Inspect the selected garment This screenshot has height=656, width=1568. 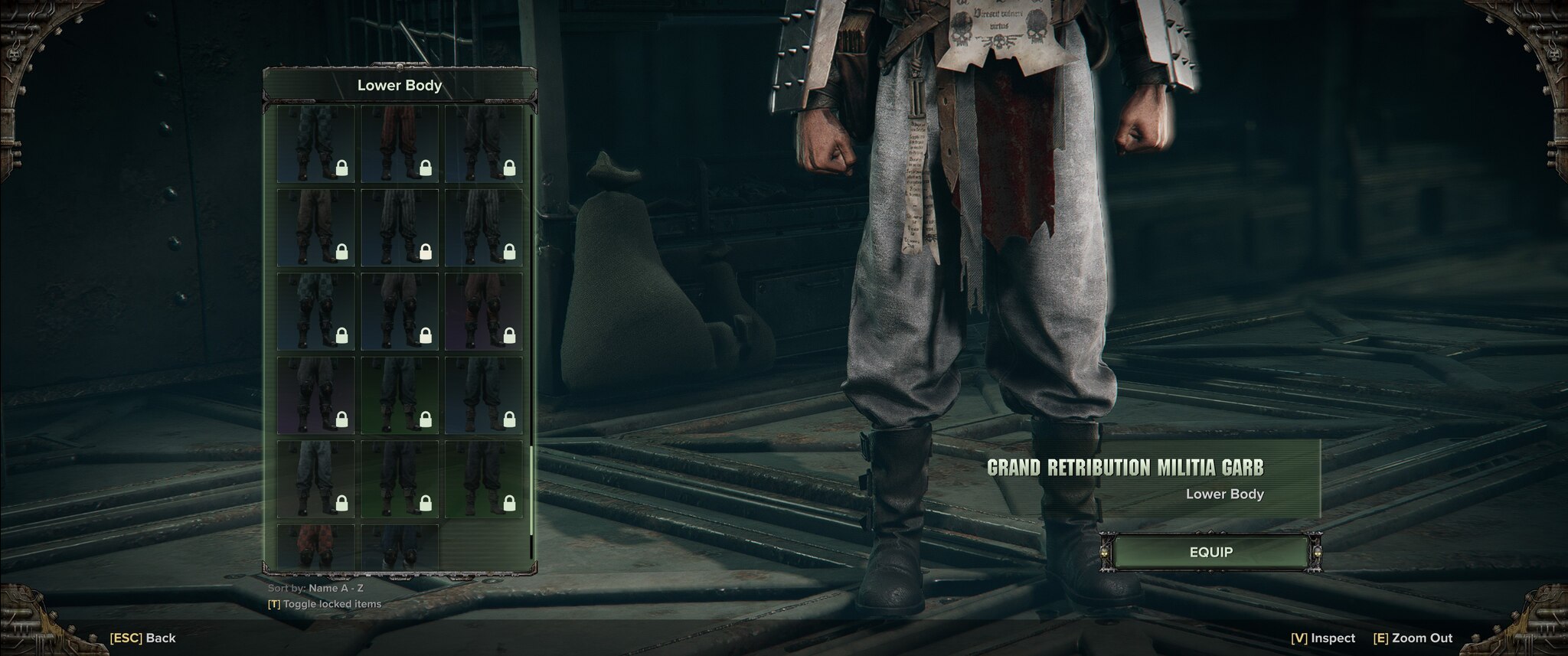1322,638
